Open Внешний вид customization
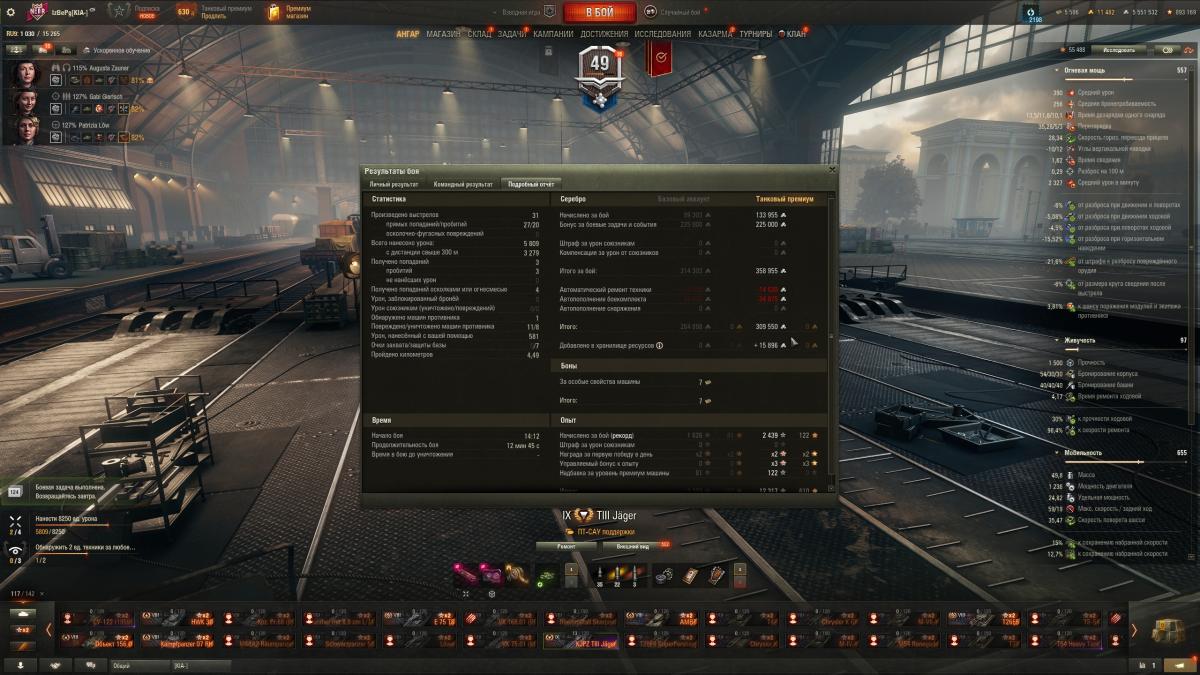 pos(633,547)
